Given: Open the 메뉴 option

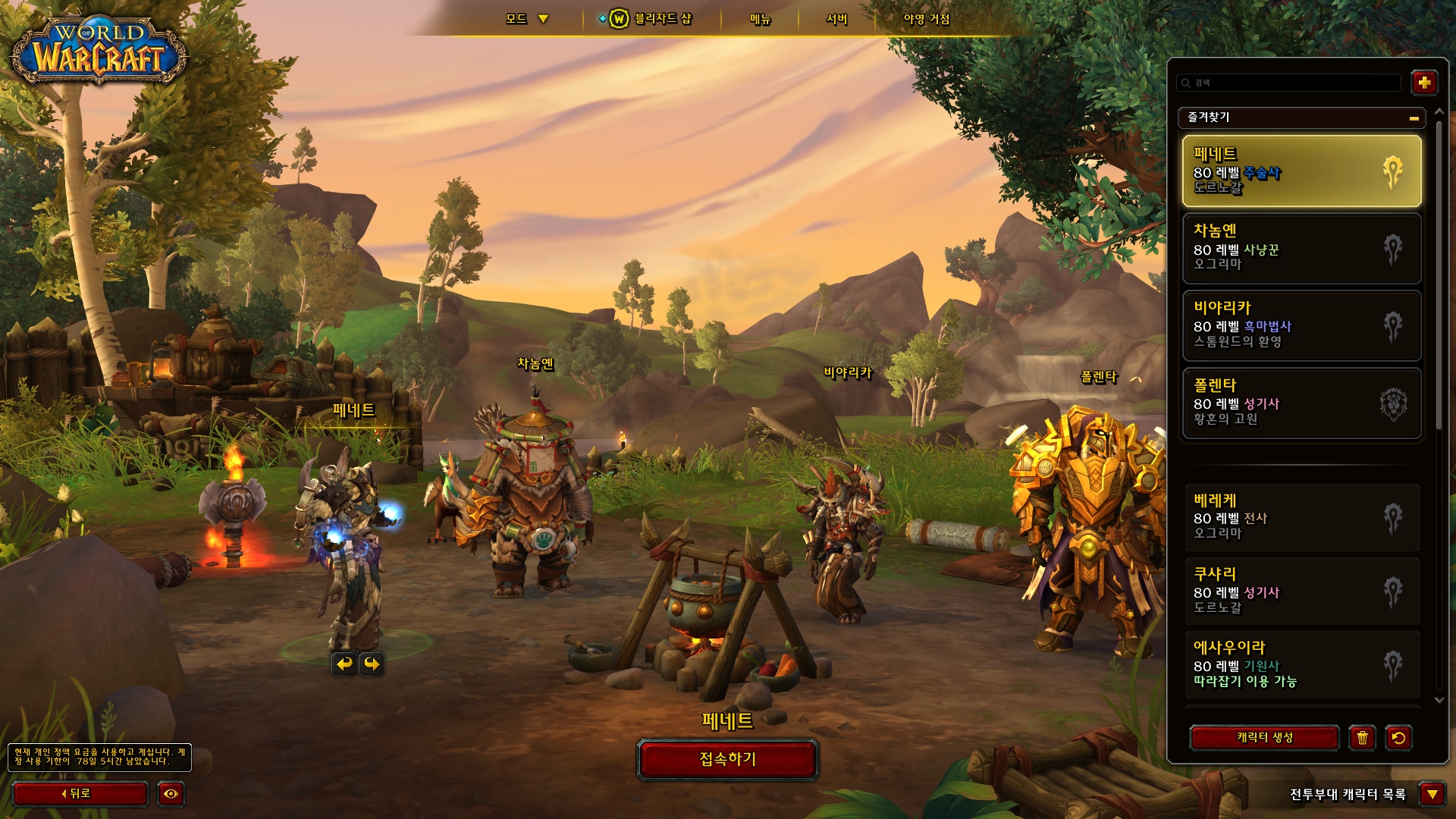Looking at the screenshot, I should tap(760, 19).
